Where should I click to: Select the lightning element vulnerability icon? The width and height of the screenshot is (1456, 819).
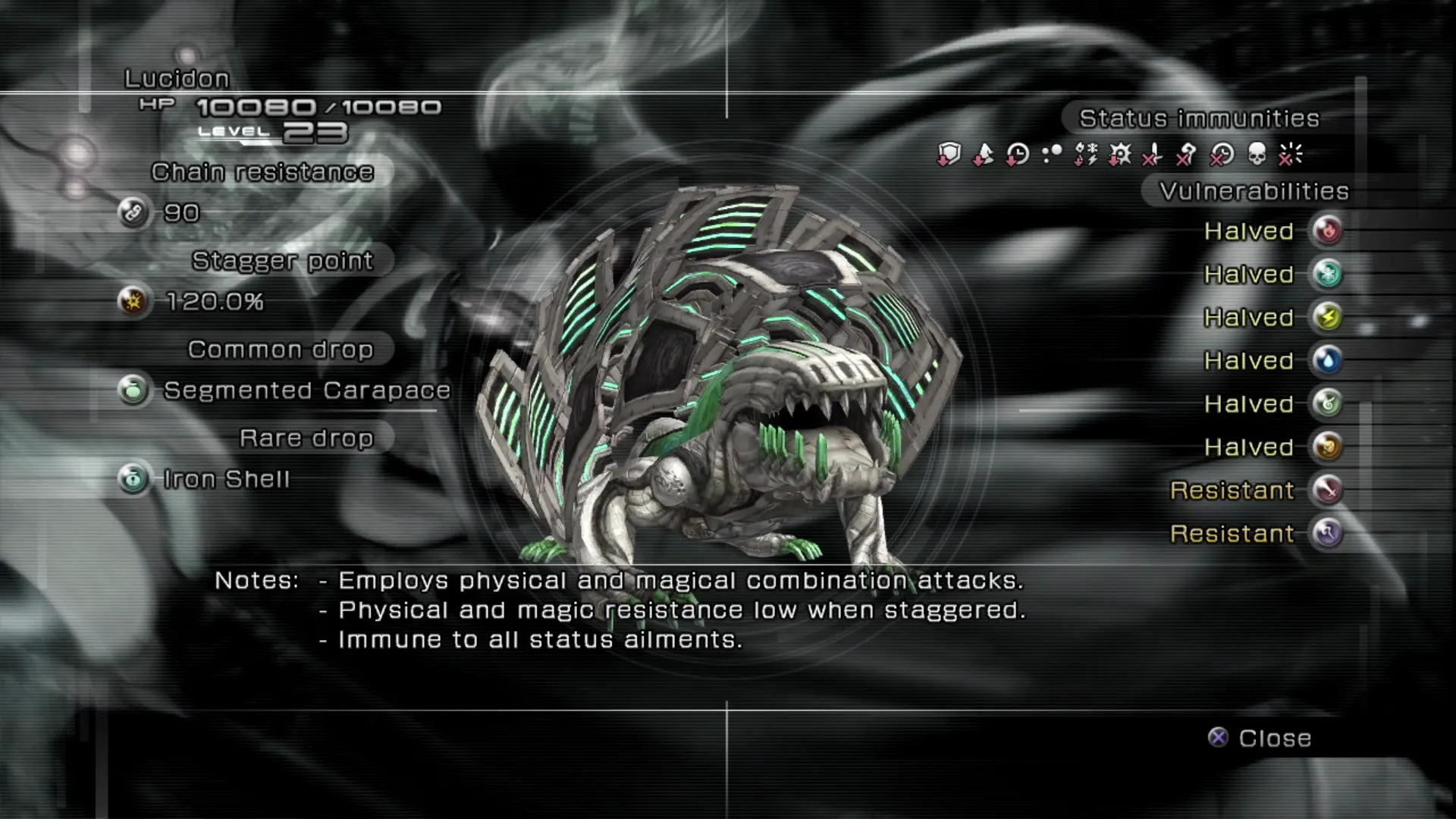(x=1327, y=317)
